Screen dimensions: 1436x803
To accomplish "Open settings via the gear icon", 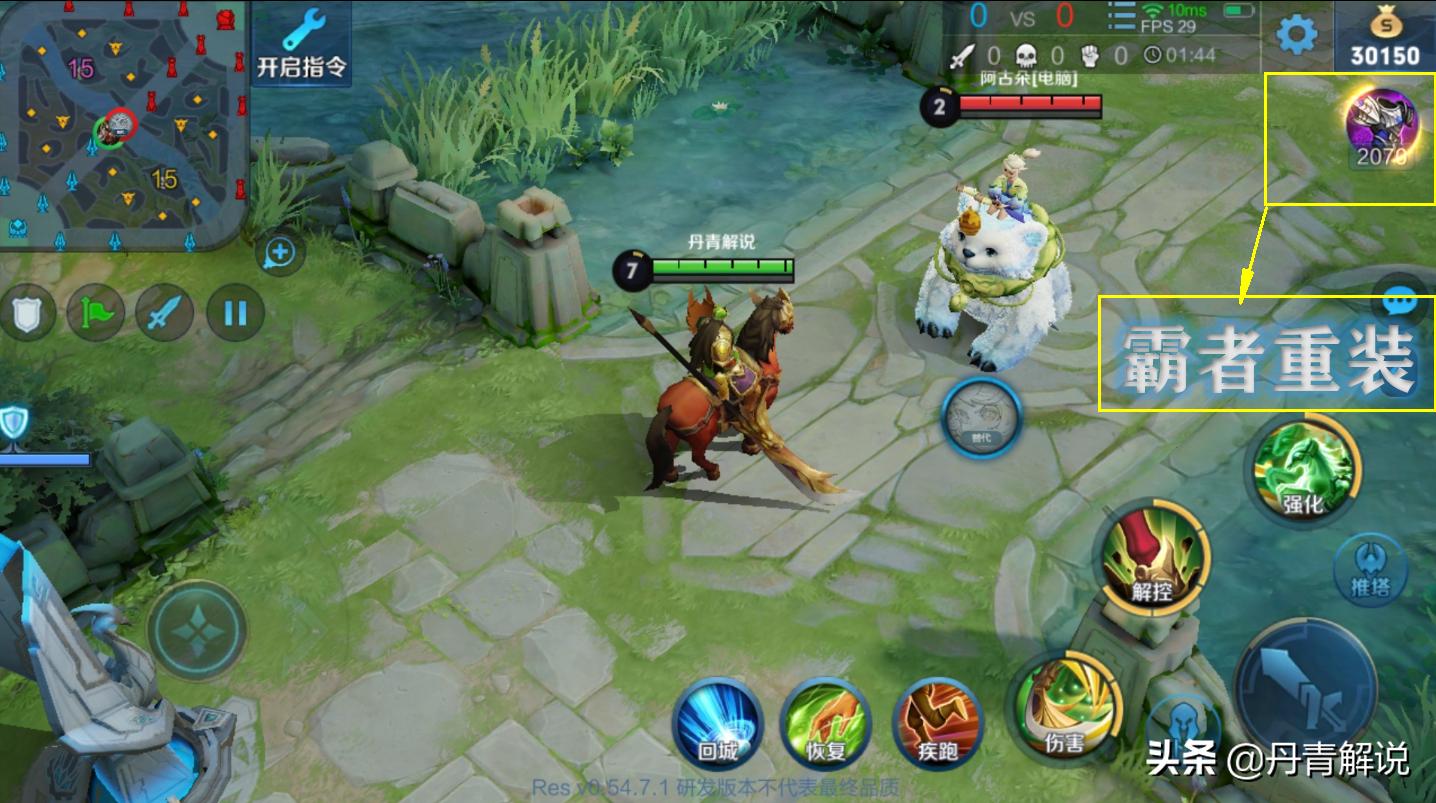I will (1297, 35).
